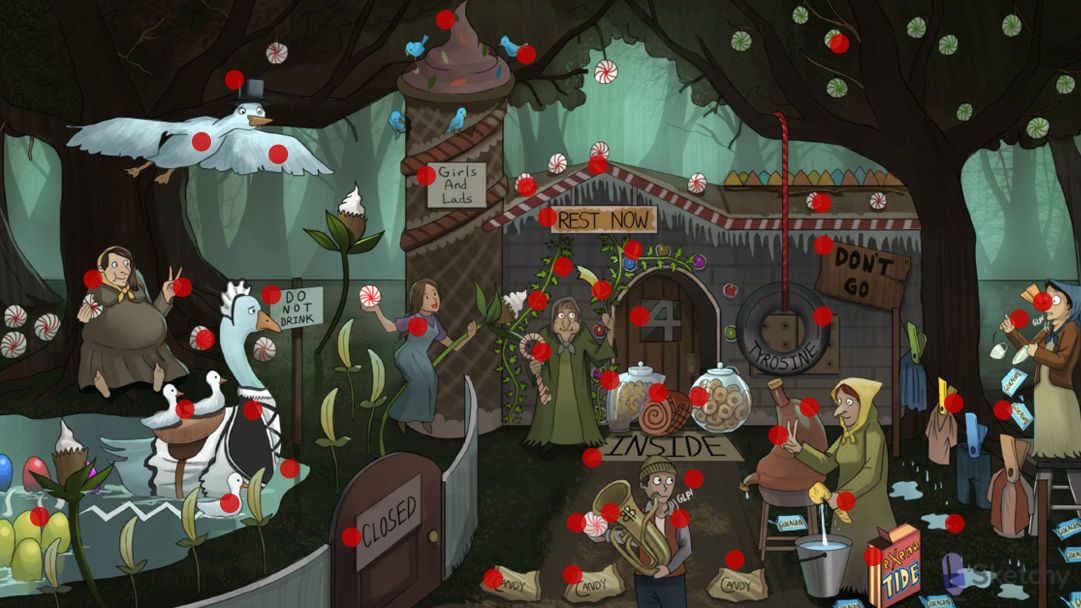Click the red dot on the cinnamon roll
Screen dimensions: 1081x608
[657, 392]
